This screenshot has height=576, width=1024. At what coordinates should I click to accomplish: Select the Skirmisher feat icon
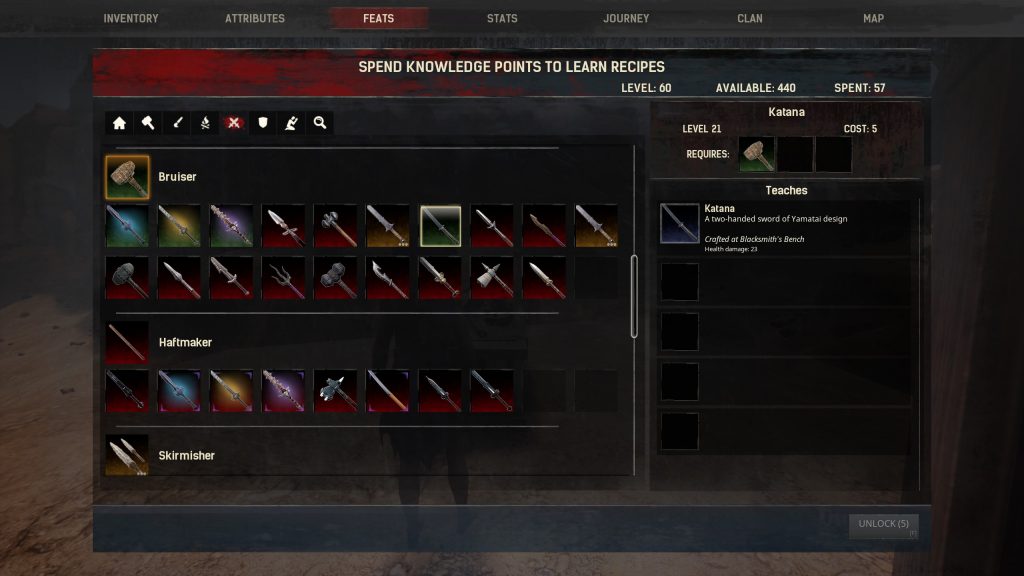click(x=127, y=455)
